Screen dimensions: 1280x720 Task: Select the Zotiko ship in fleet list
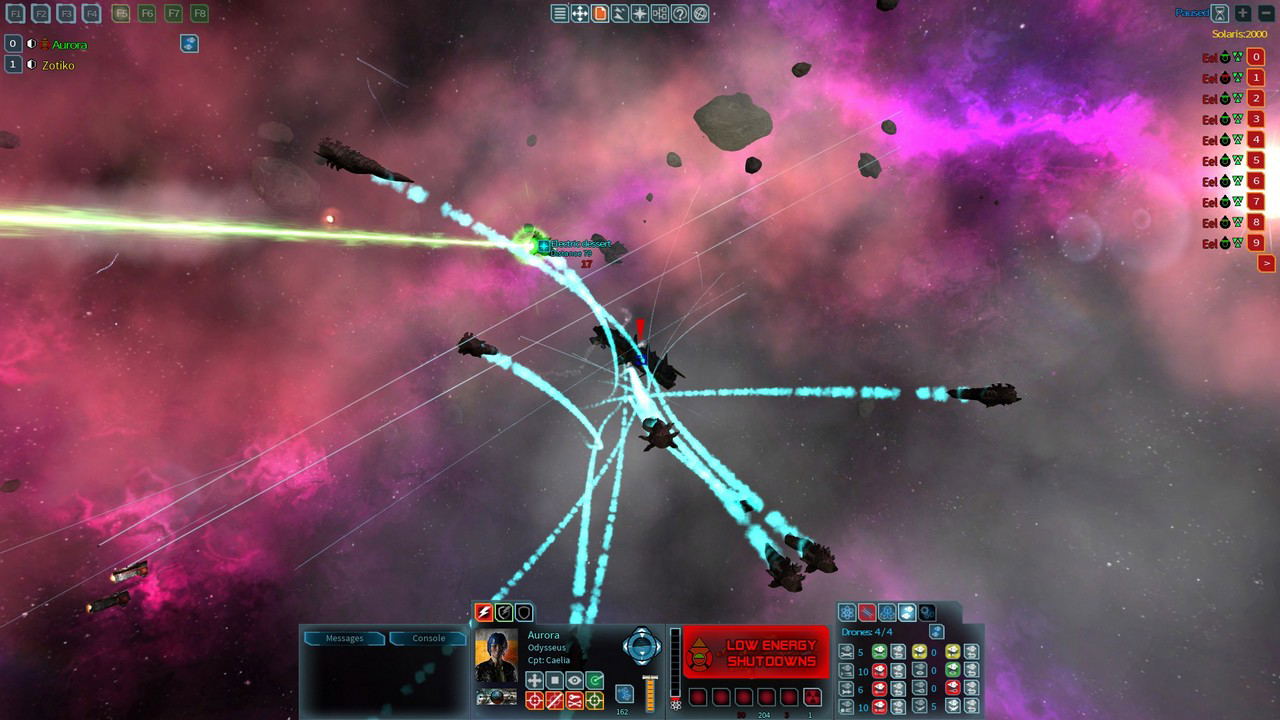click(58, 65)
